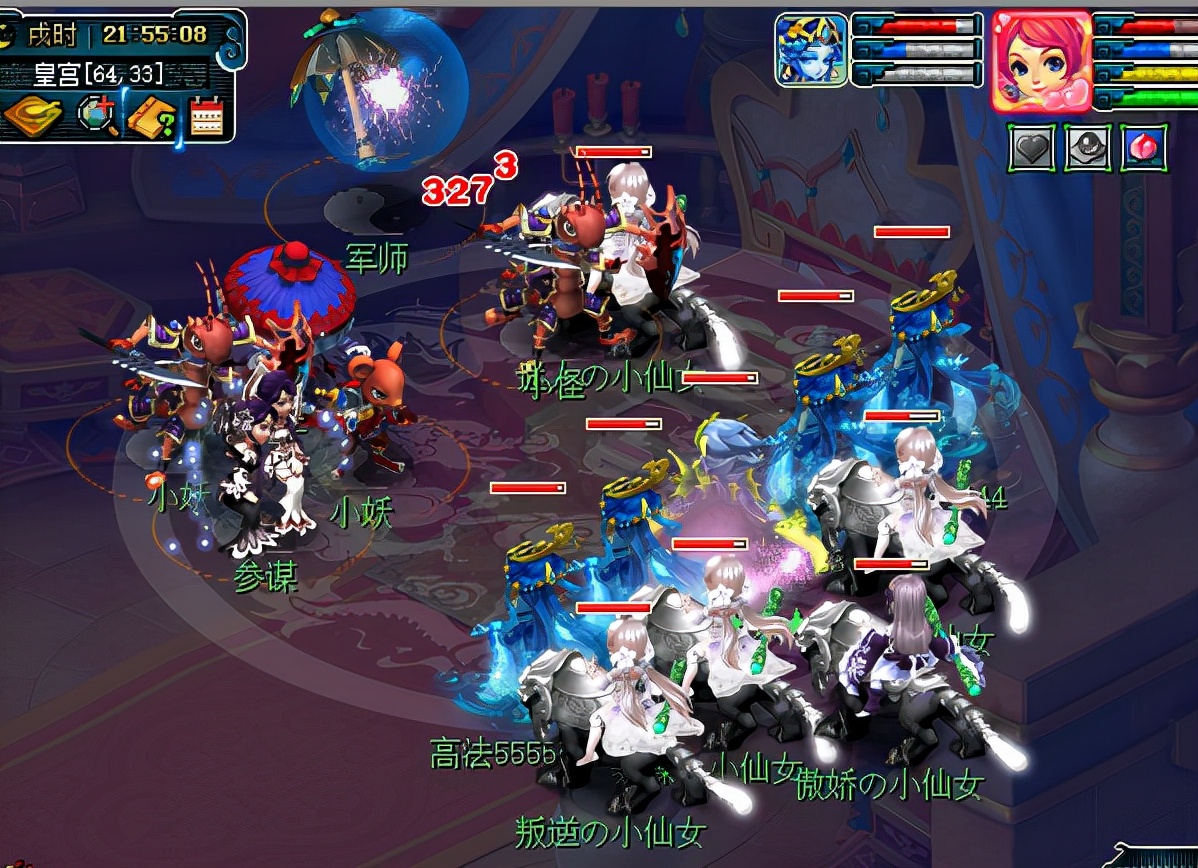The height and width of the screenshot is (868, 1198).
Task: Select the pink peach buff icon
Action: pos(1143,149)
